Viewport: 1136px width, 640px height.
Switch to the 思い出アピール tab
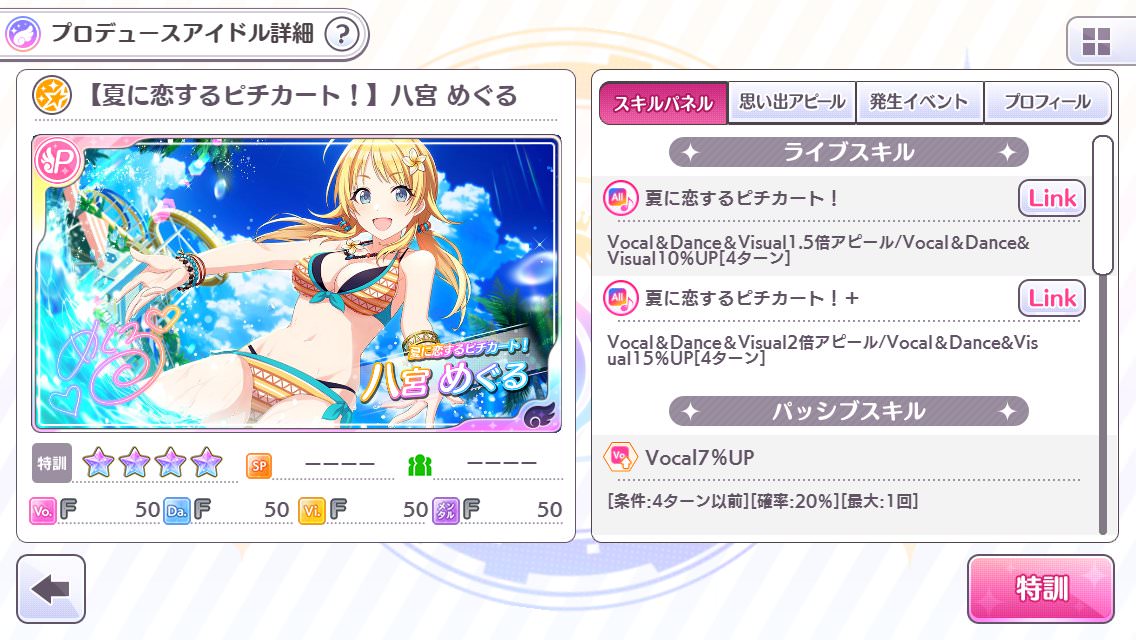coord(792,102)
